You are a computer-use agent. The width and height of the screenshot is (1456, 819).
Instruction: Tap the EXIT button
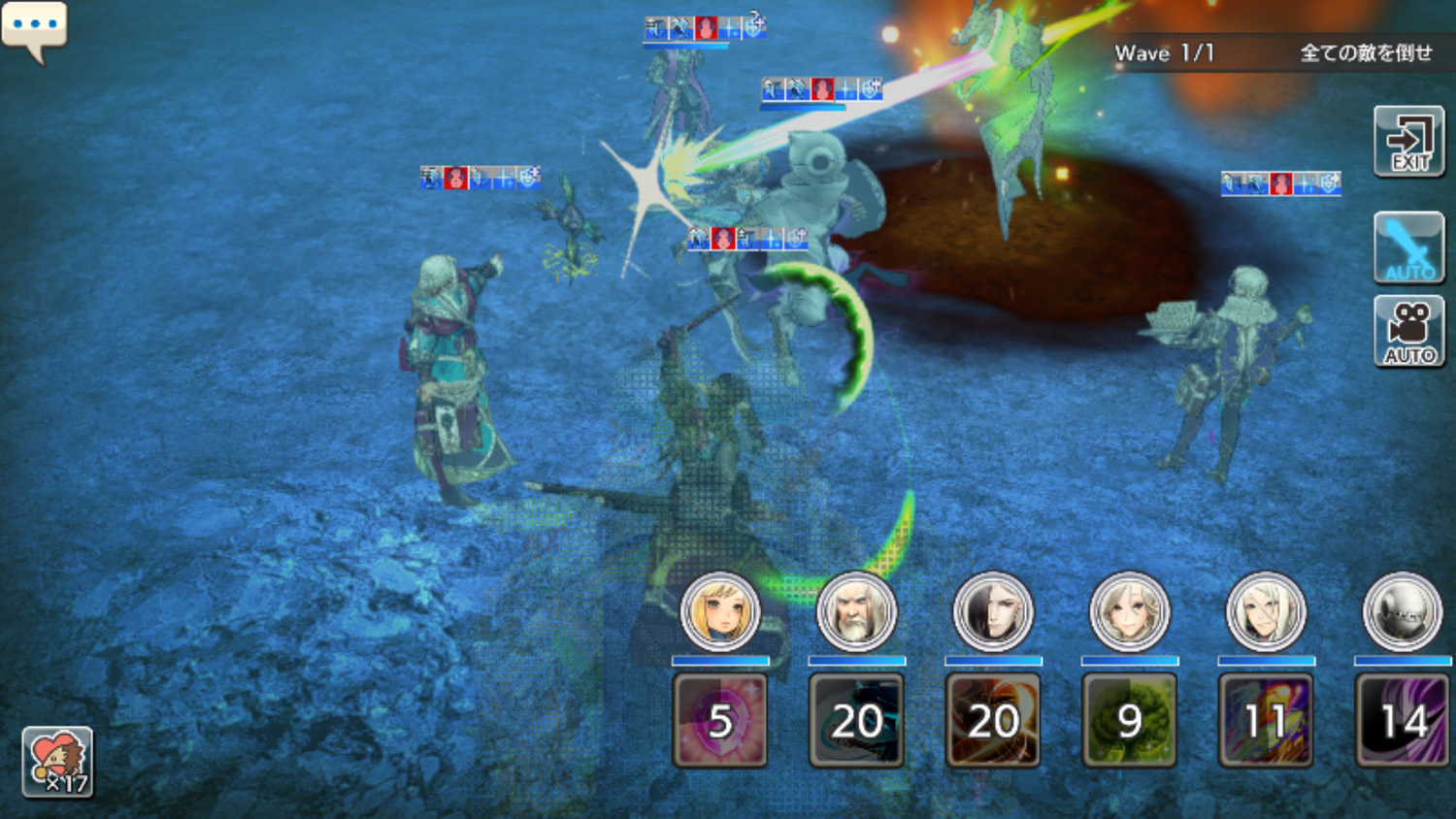pyautogui.click(x=1409, y=142)
